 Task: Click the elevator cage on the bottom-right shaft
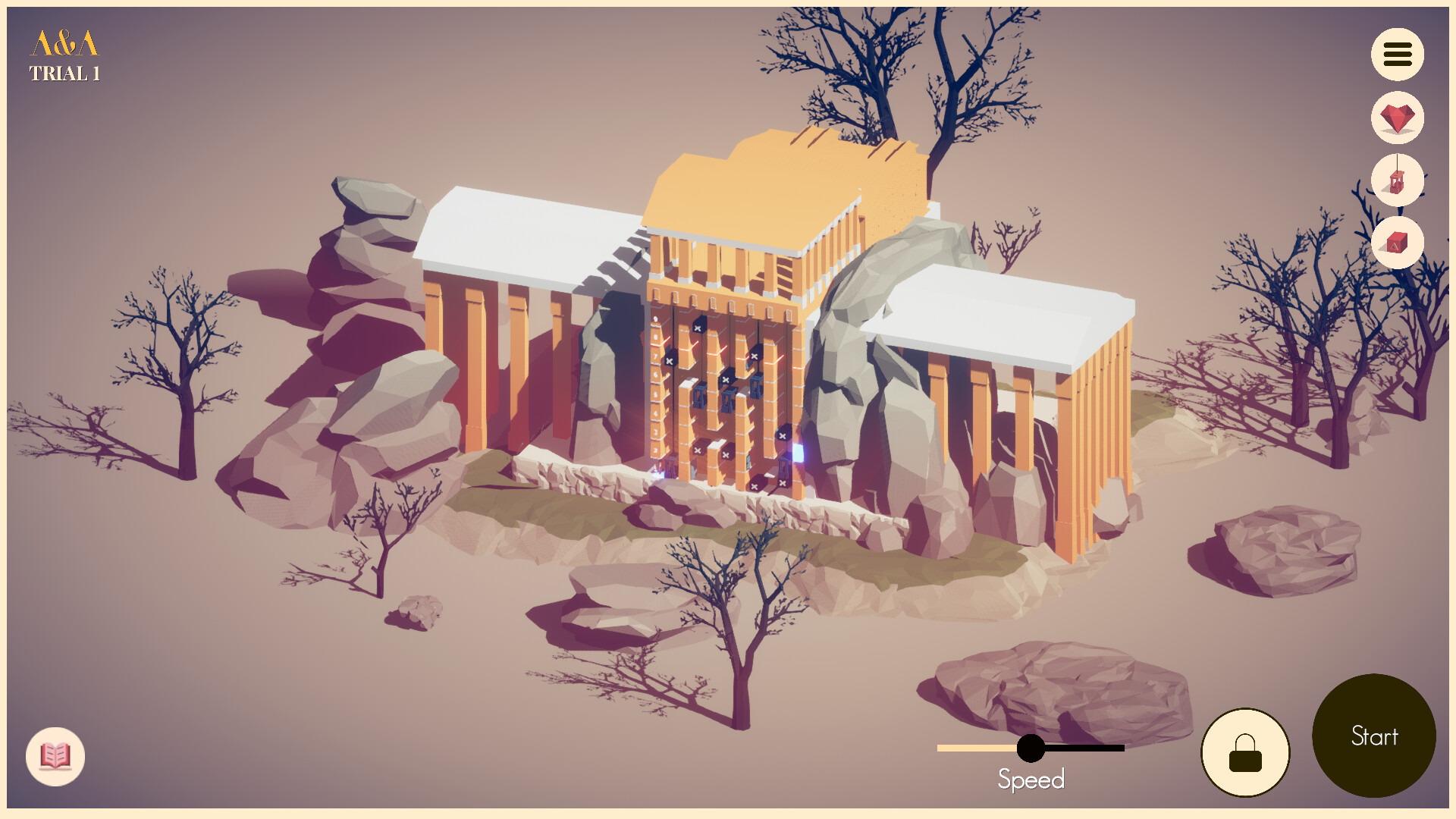point(783,469)
